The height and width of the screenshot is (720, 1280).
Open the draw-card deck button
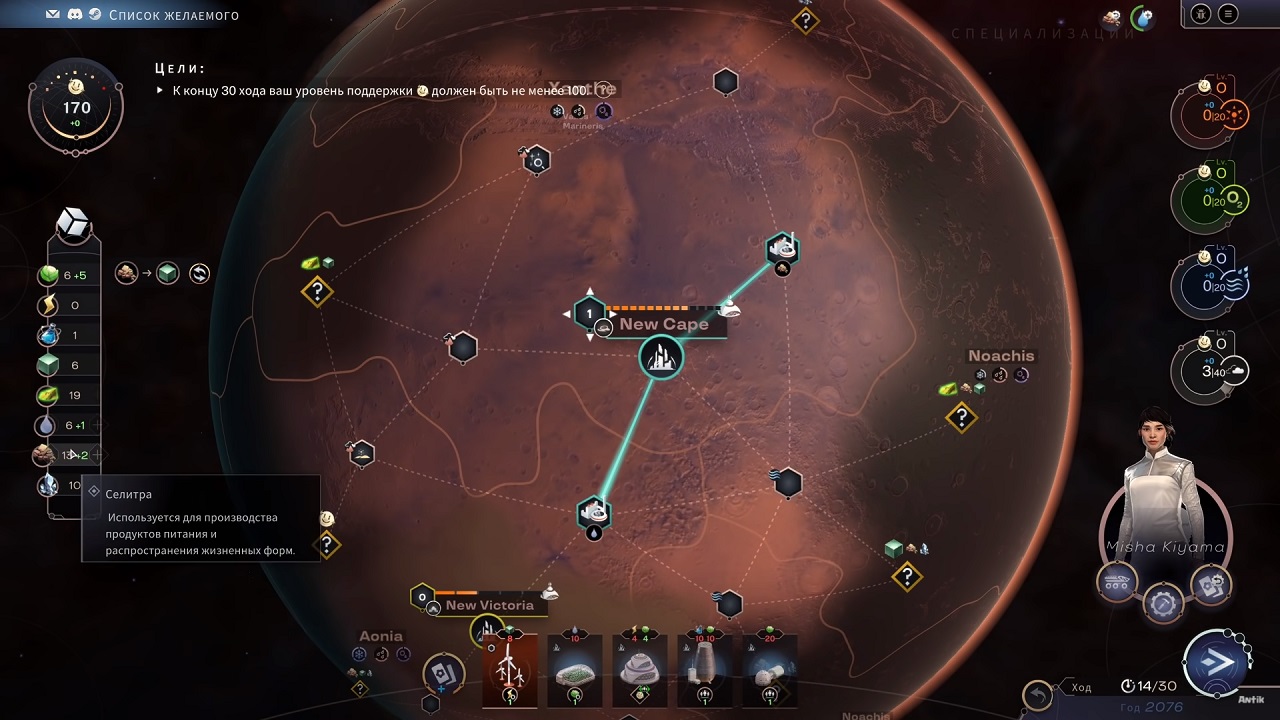443,673
